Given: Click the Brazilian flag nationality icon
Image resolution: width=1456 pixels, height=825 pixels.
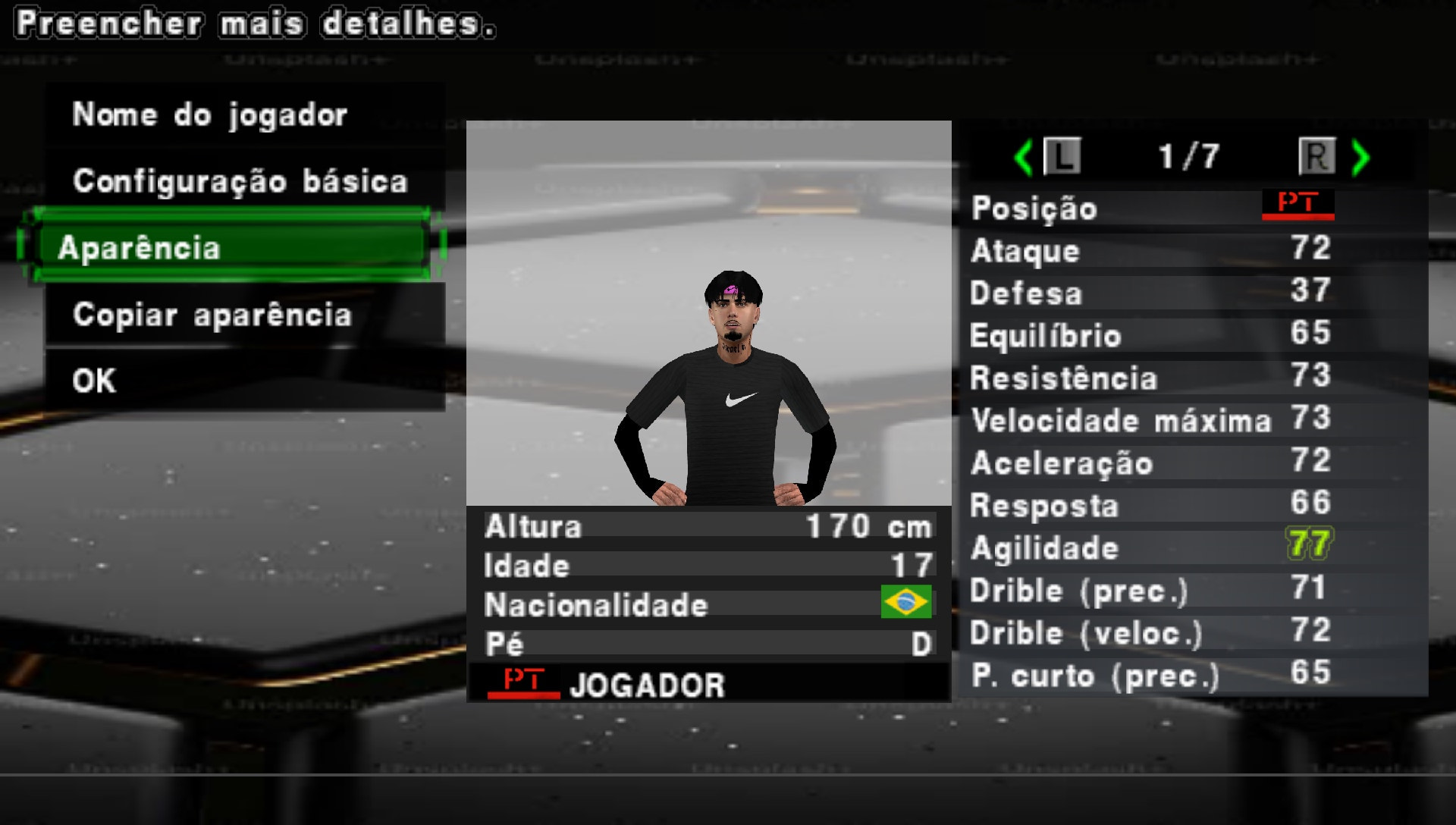Looking at the screenshot, I should (905, 603).
